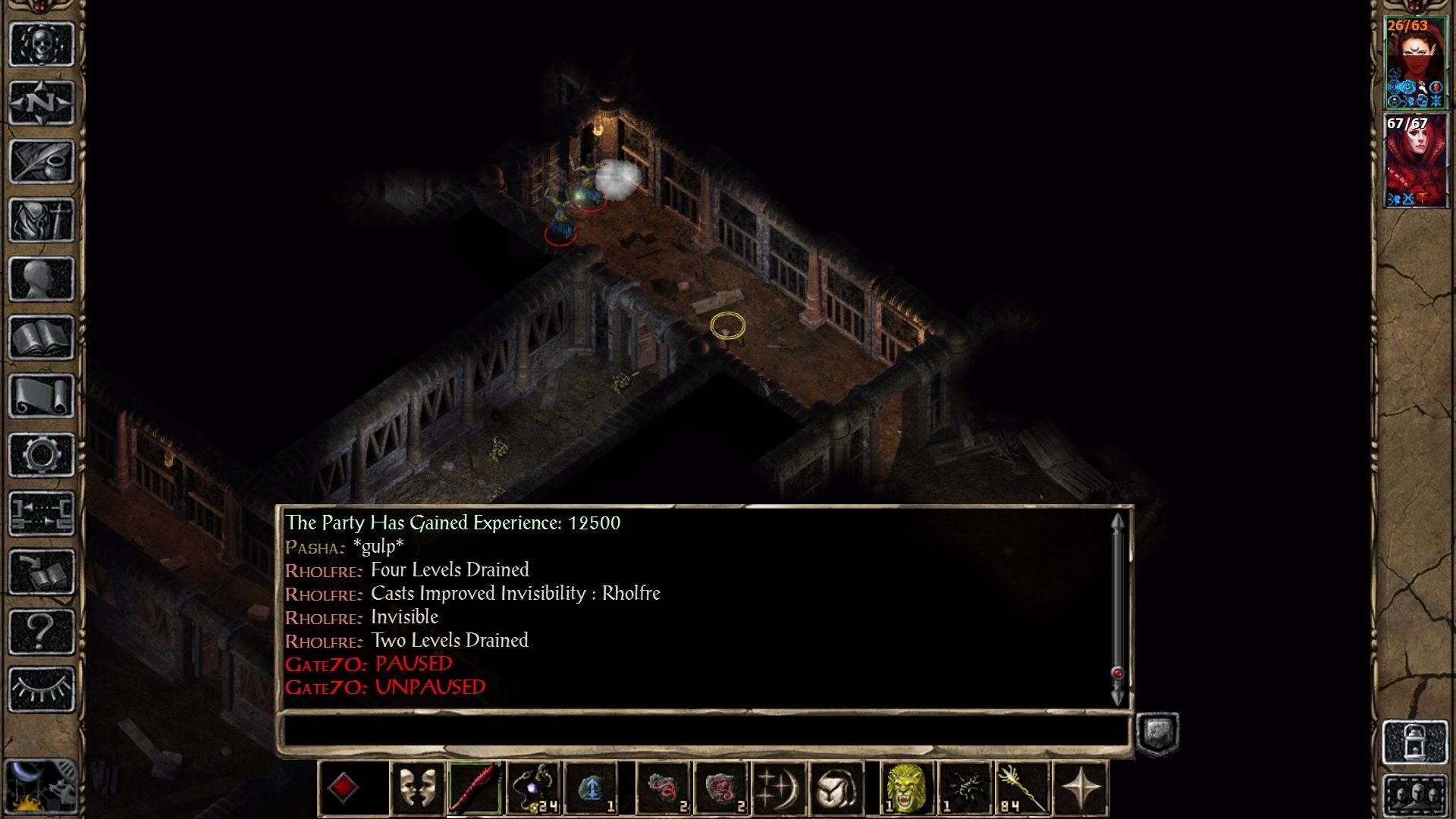Open special abilities via the twin masks icon

(x=418, y=785)
